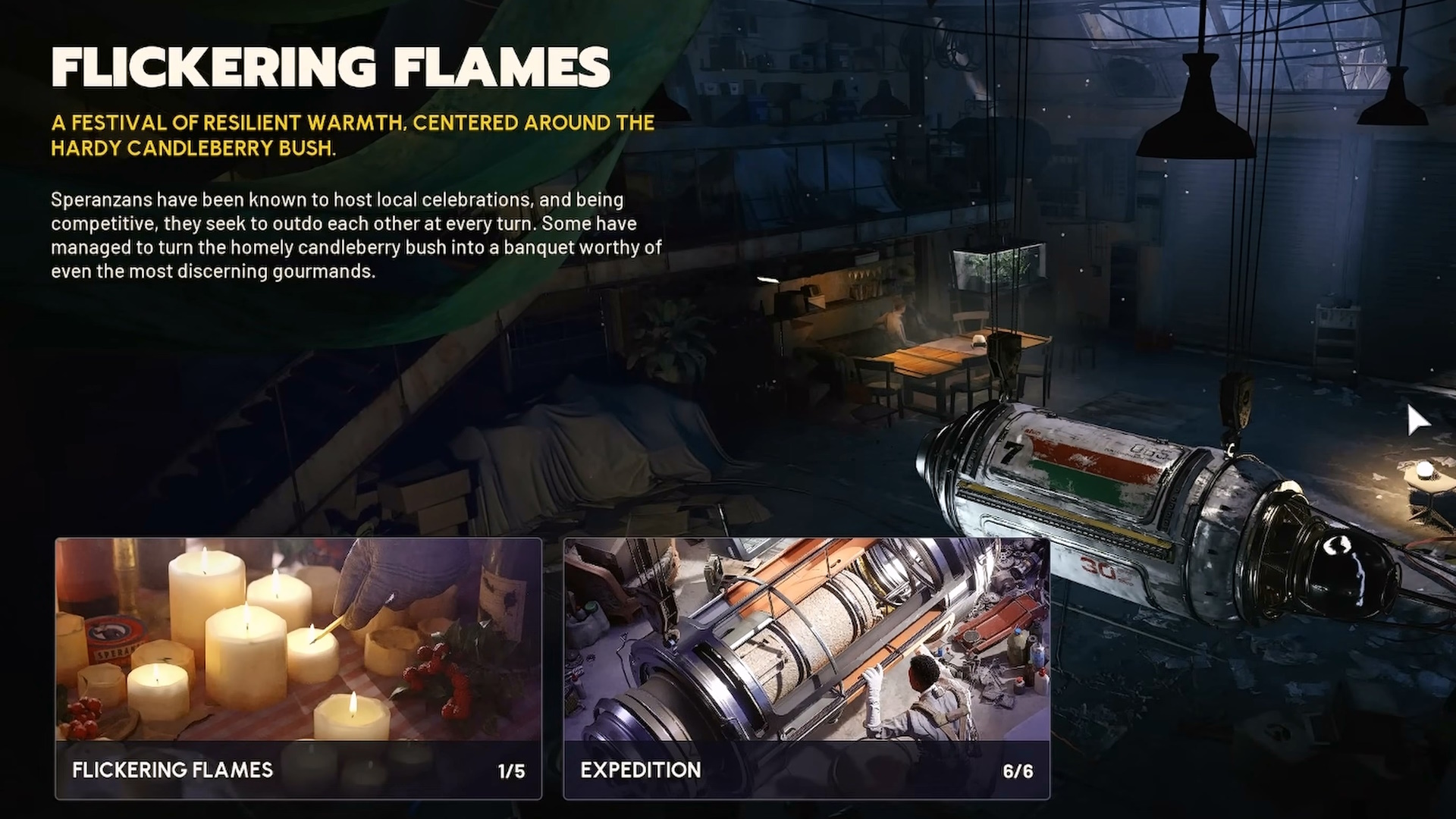
Task: Open the Flickering Flames event card
Action: (x=298, y=668)
